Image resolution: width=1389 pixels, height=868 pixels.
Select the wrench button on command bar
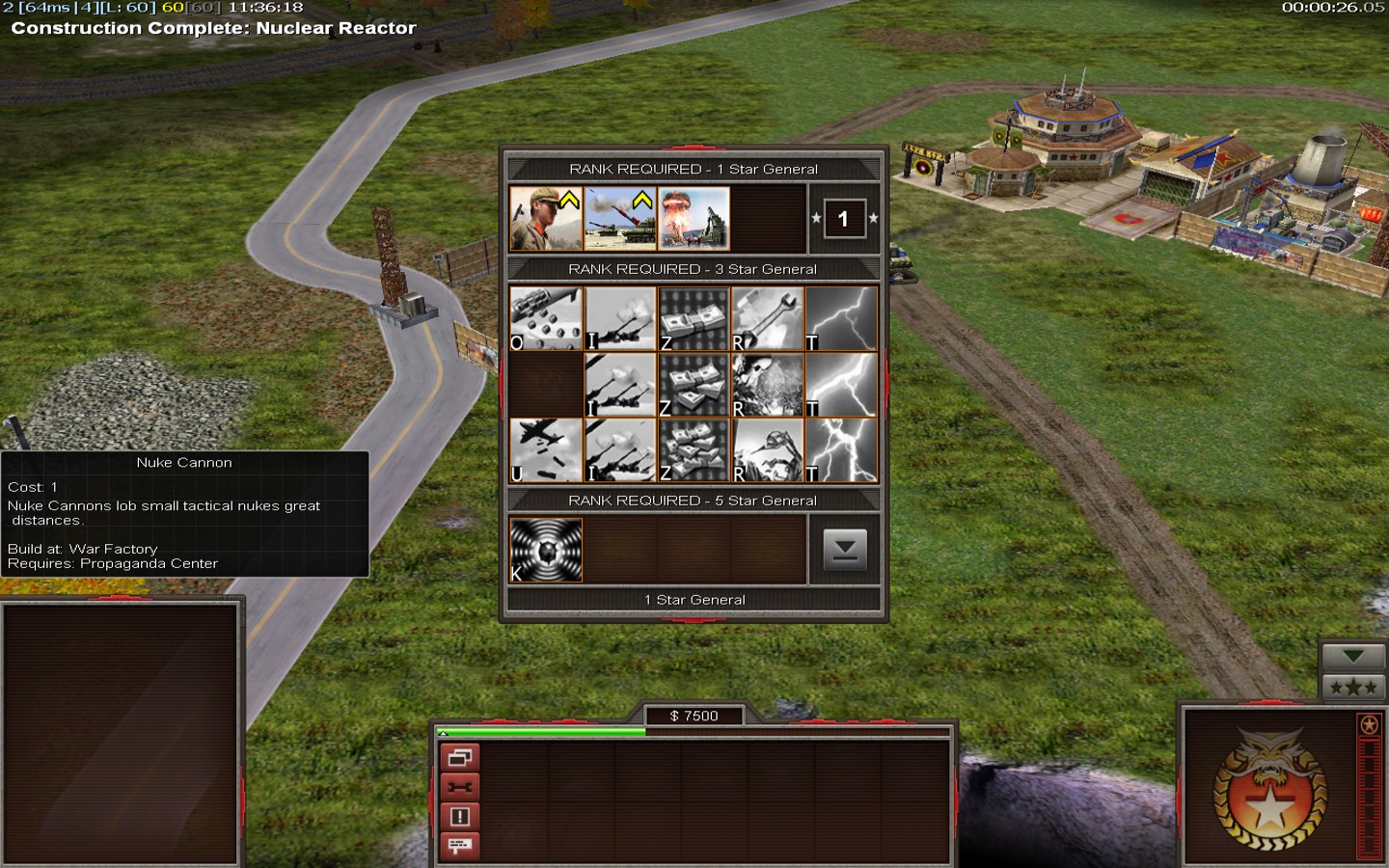(x=460, y=787)
